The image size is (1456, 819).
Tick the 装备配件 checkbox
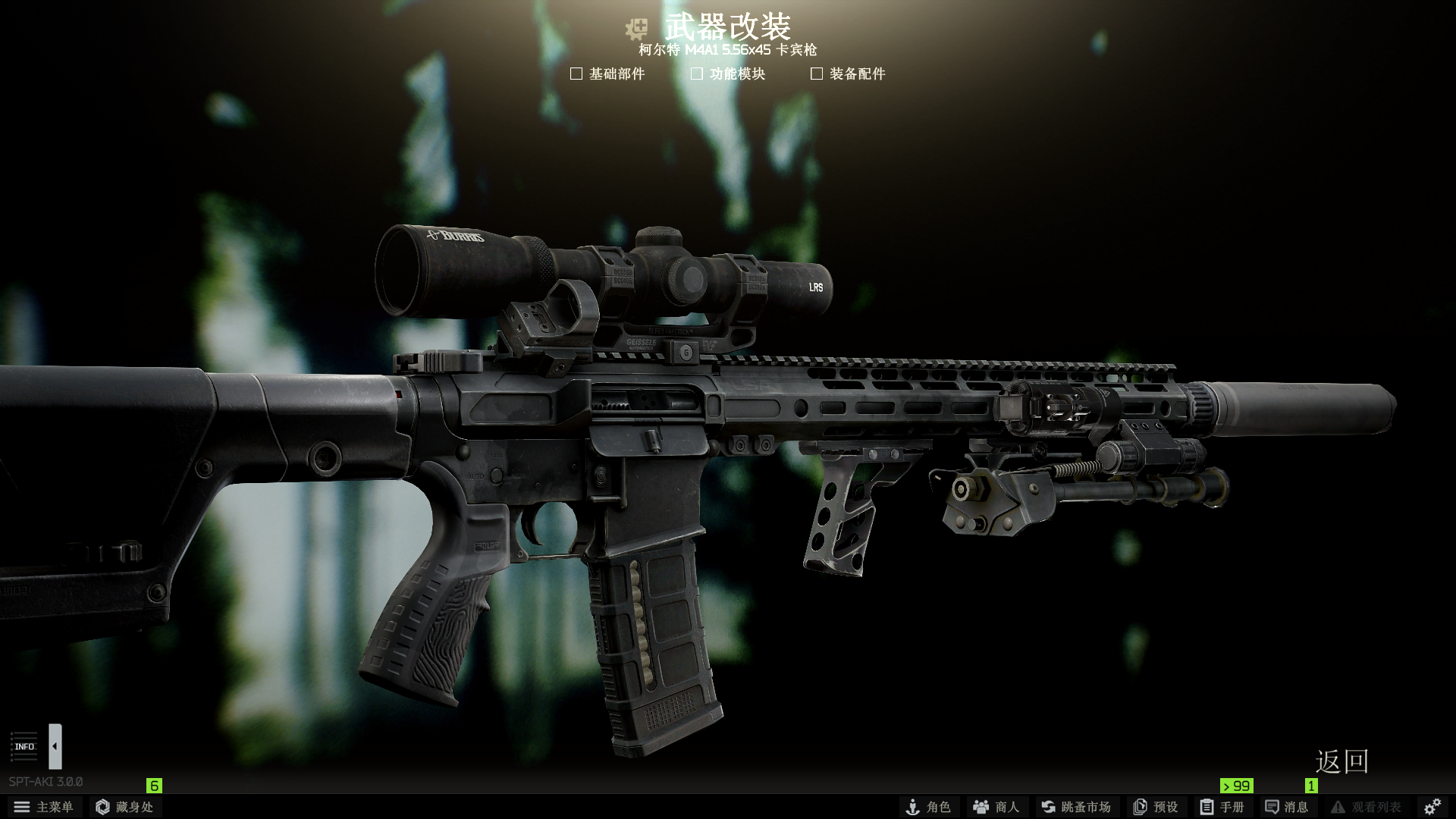coord(817,74)
